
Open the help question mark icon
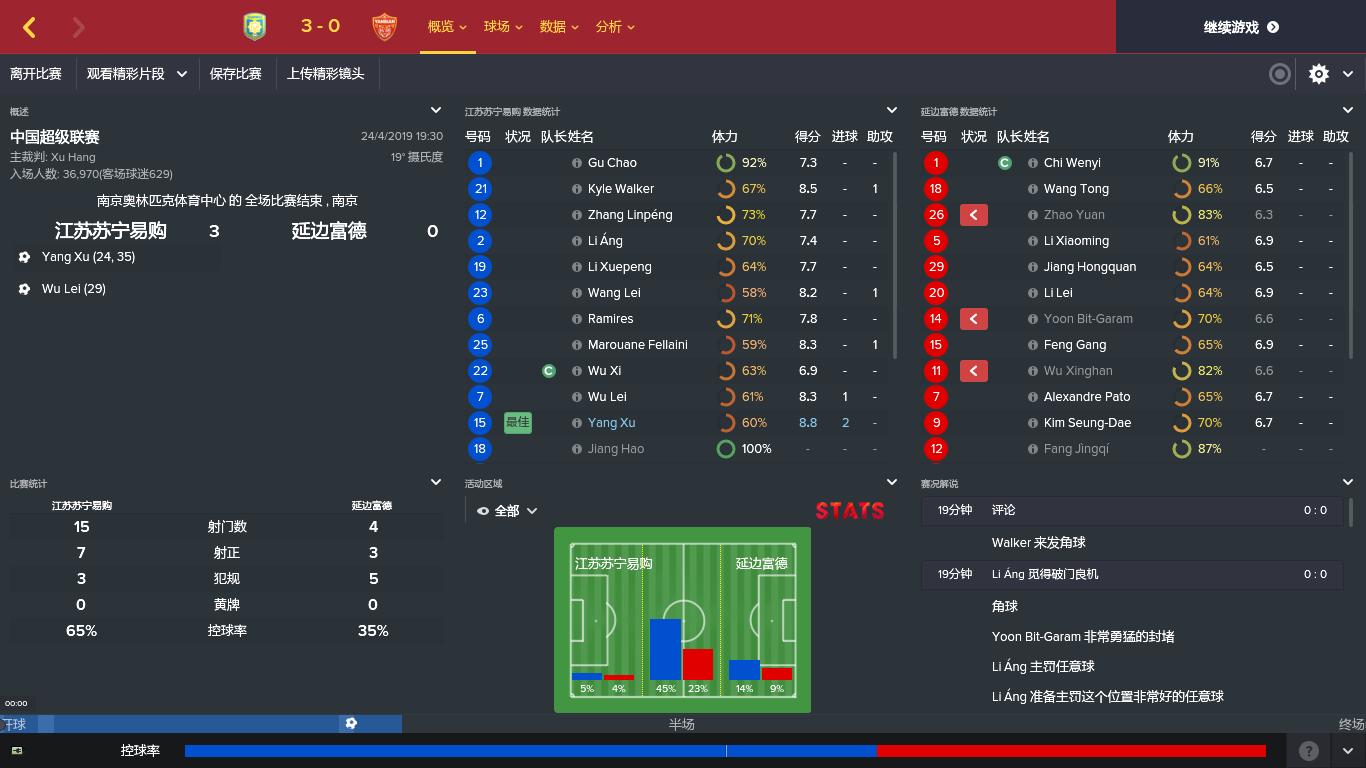click(1307, 750)
